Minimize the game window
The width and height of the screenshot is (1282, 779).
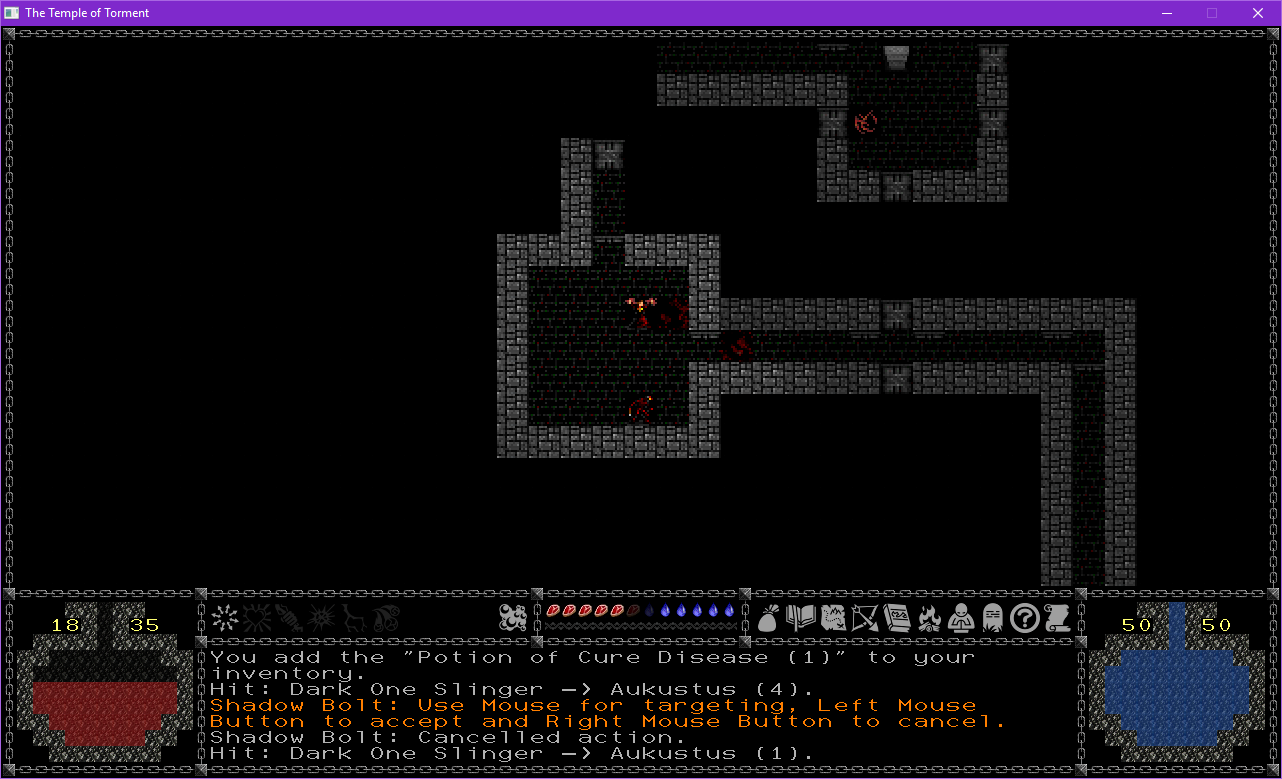1166,13
